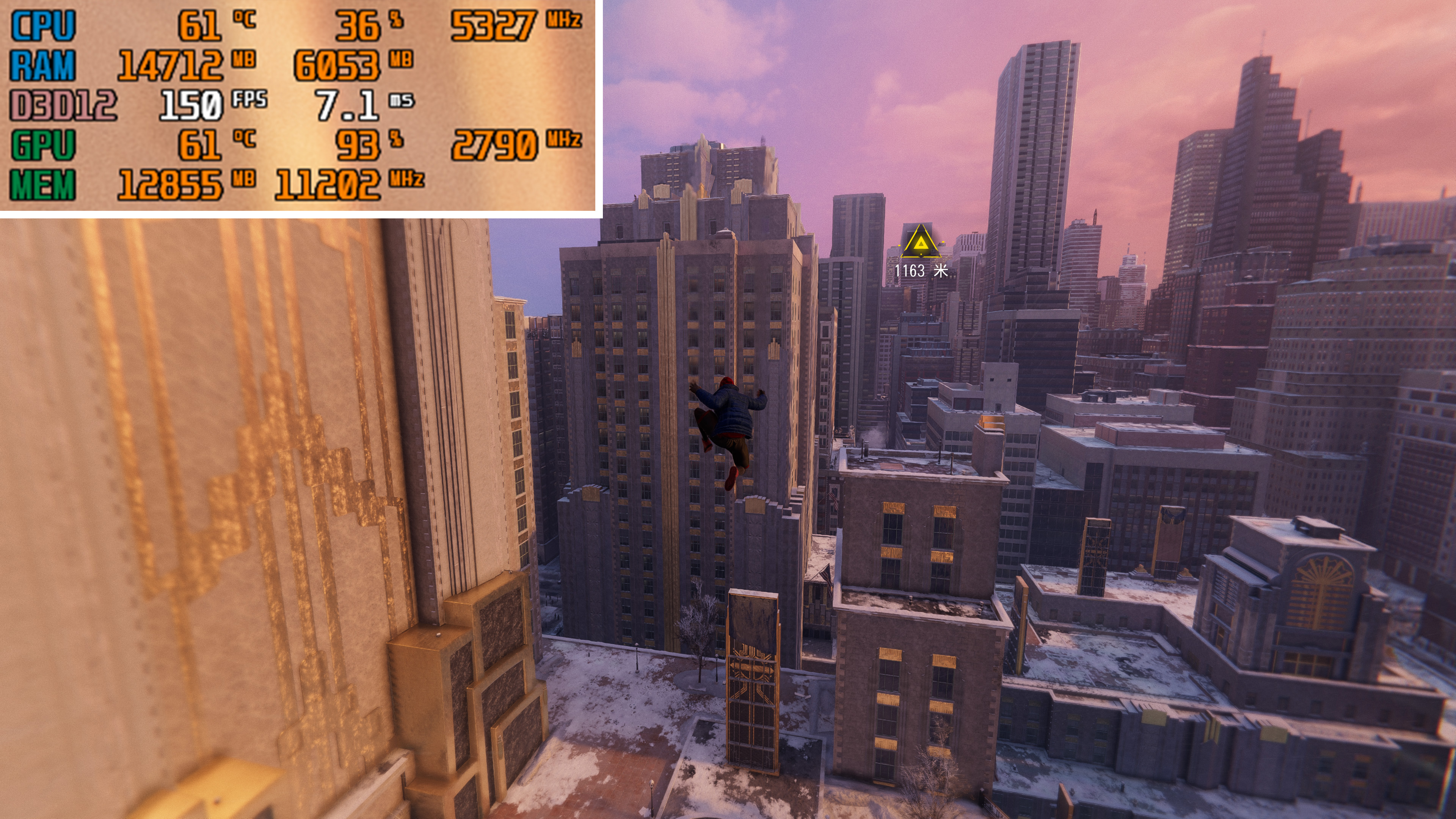The width and height of the screenshot is (1456, 819).
Task: Click the yellow triangle objective waypoint marker
Action: pyautogui.click(x=921, y=243)
